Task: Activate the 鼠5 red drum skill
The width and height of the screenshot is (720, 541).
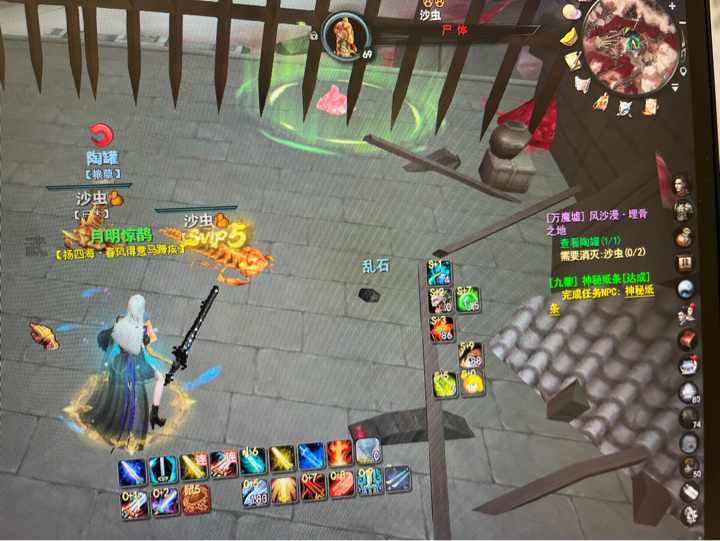Action: coord(193,498)
